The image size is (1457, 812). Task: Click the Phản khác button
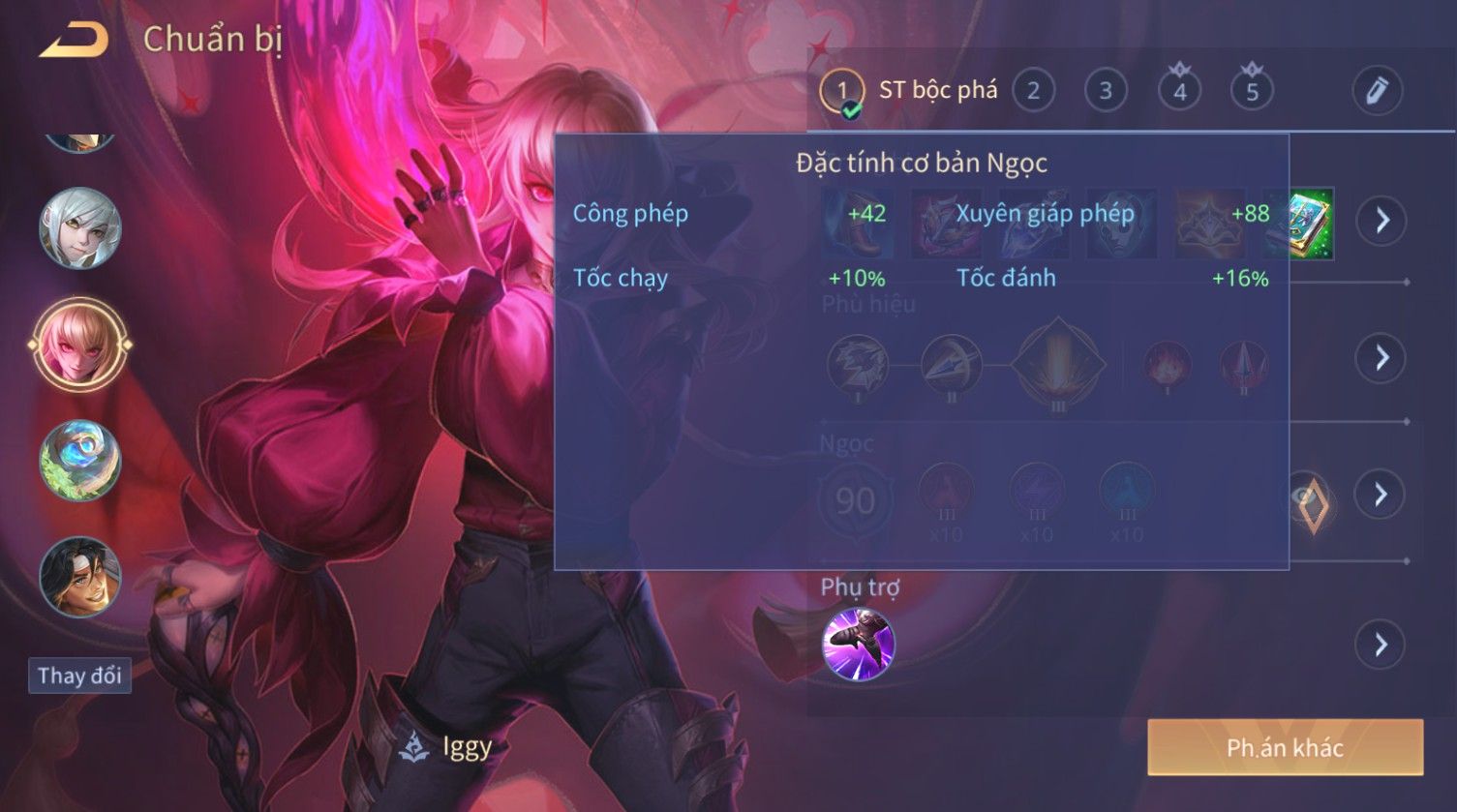coord(1285,747)
